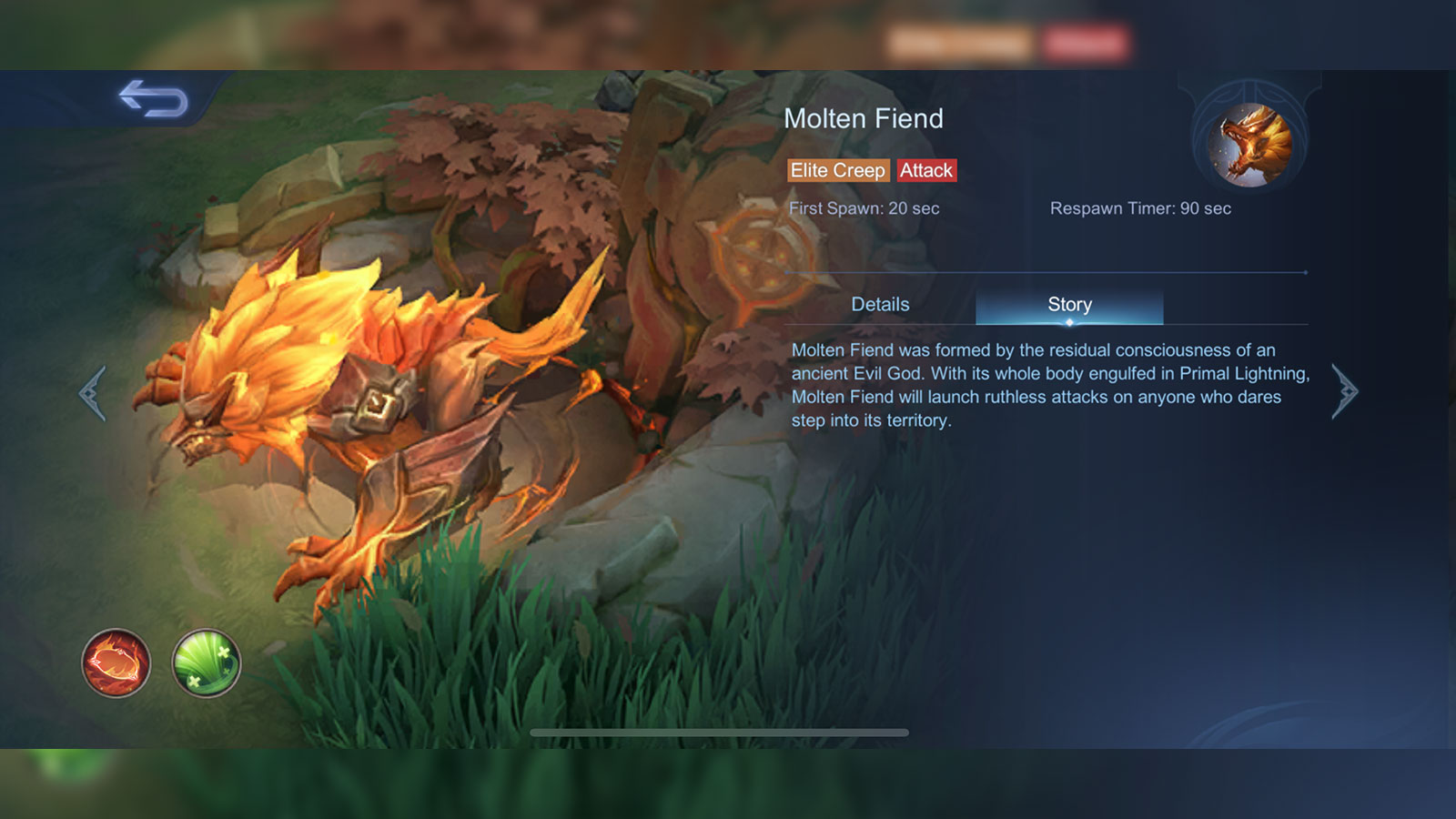Screen dimensions: 1456x819
Task: Select the green regeneration buff icon
Action: [x=205, y=665]
